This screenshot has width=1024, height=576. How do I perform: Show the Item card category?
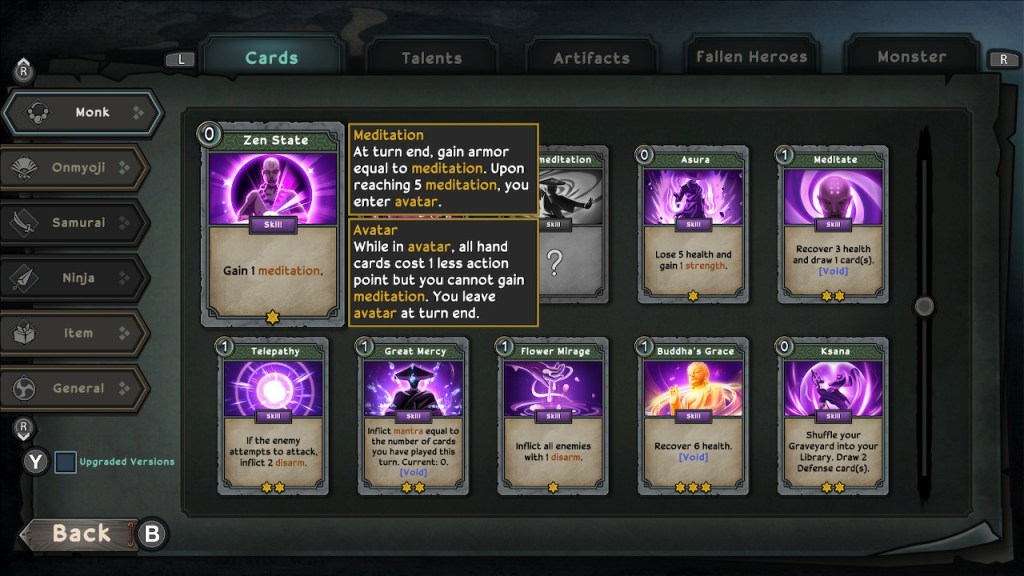[x=77, y=333]
